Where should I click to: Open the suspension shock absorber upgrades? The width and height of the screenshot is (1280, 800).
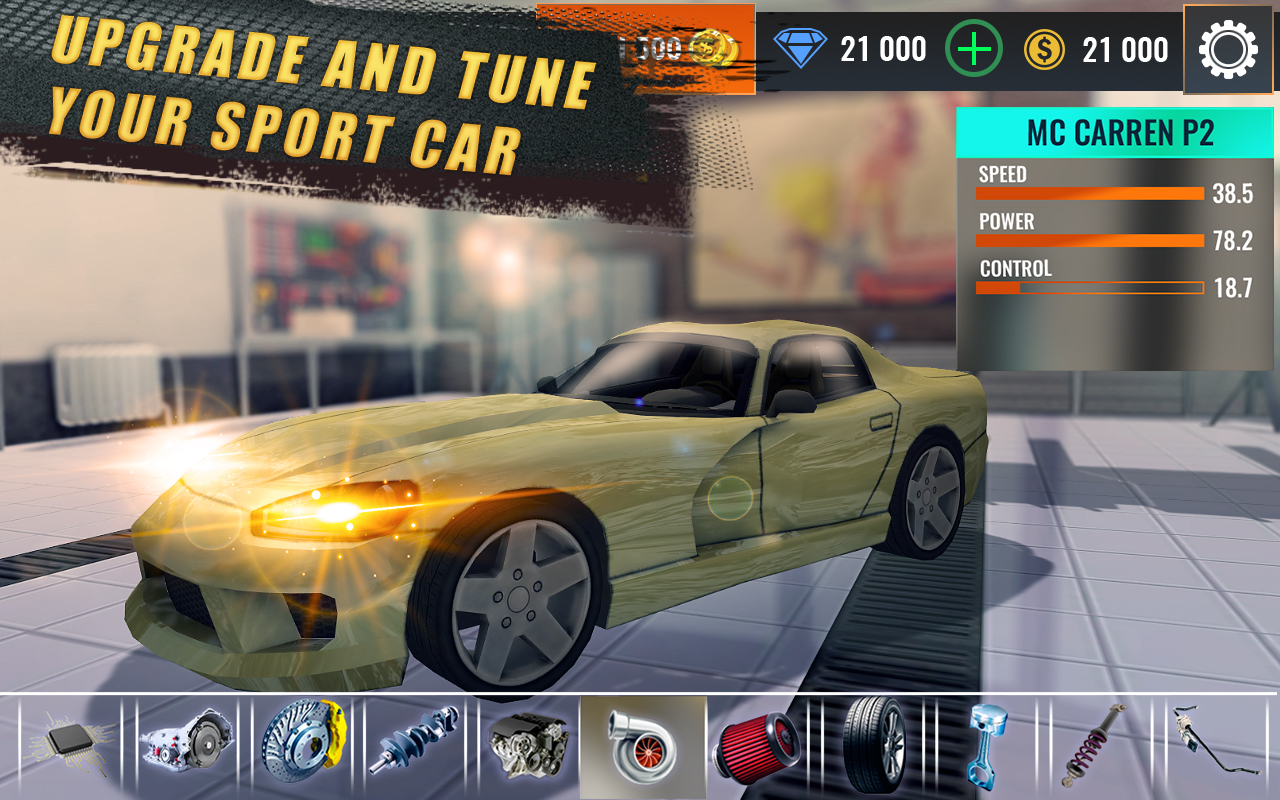click(x=1097, y=748)
